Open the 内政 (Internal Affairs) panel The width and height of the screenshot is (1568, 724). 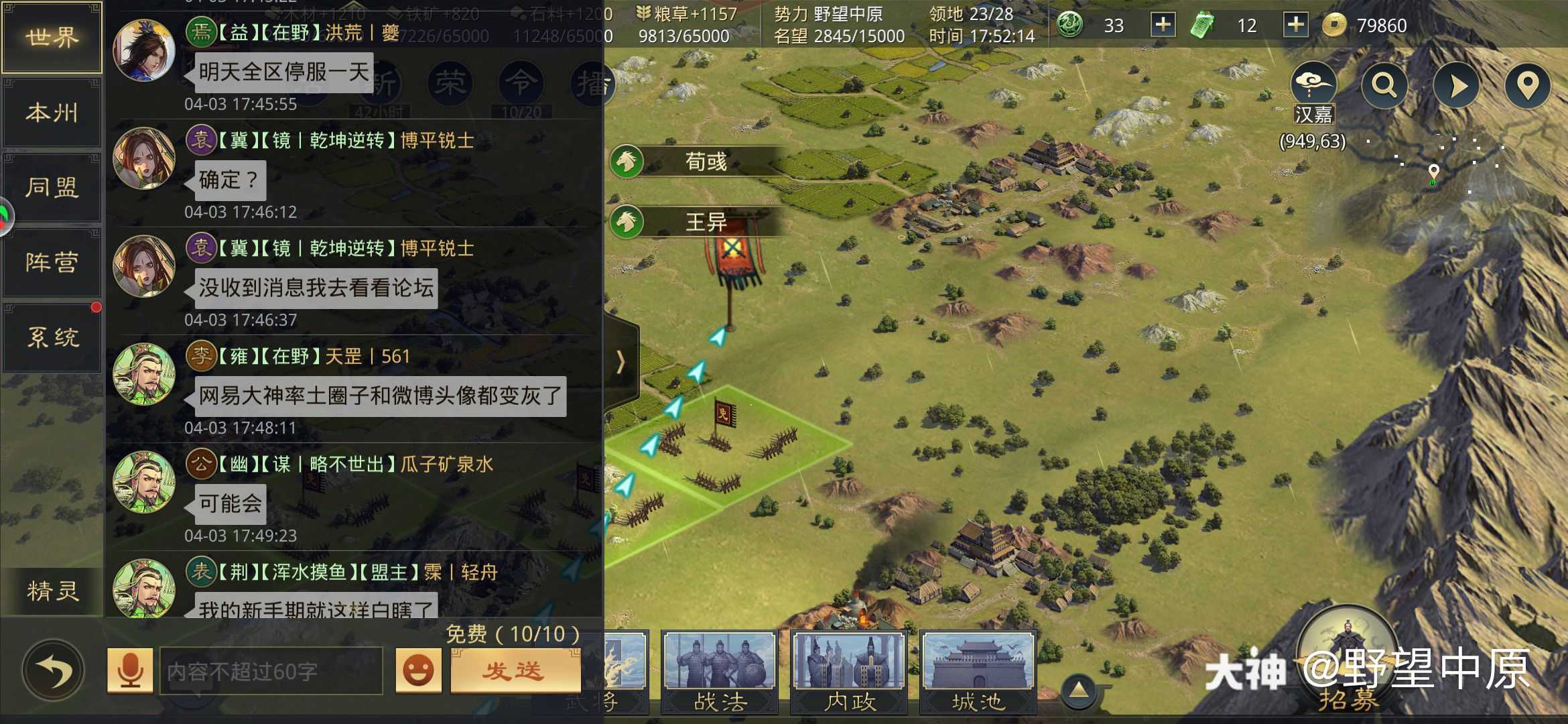[x=848, y=670]
